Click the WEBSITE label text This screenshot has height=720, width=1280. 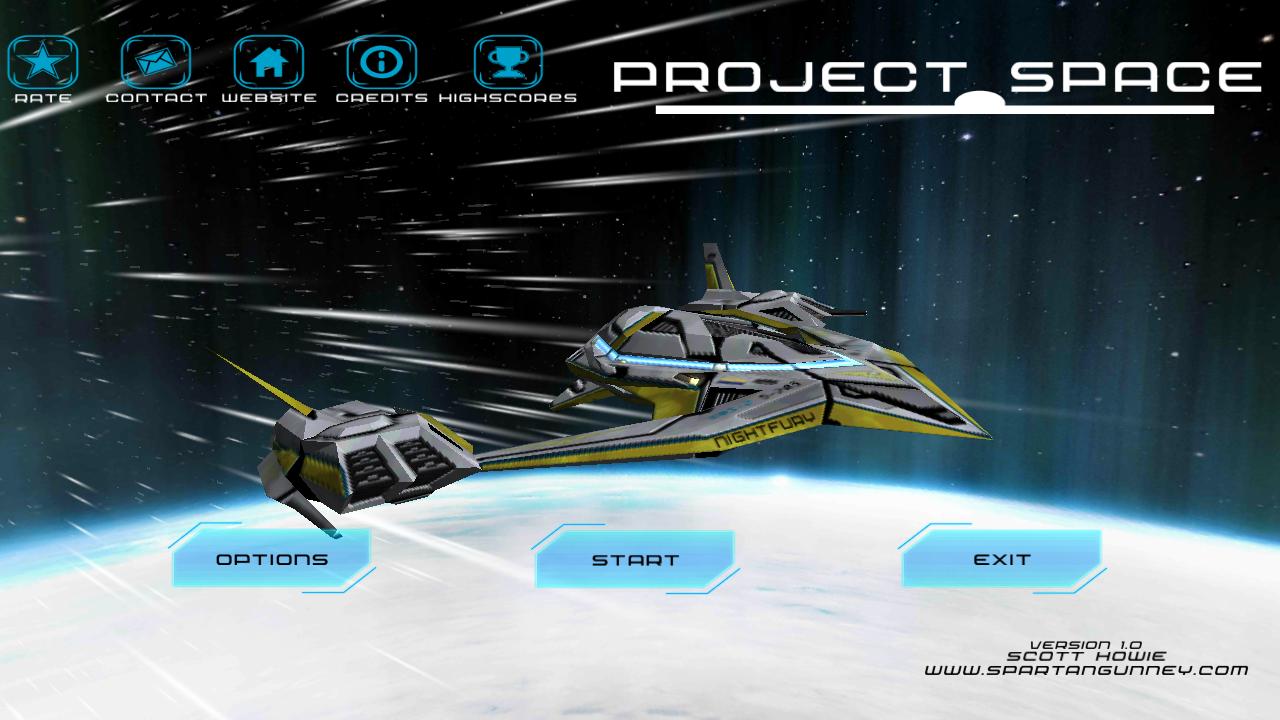tap(270, 98)
